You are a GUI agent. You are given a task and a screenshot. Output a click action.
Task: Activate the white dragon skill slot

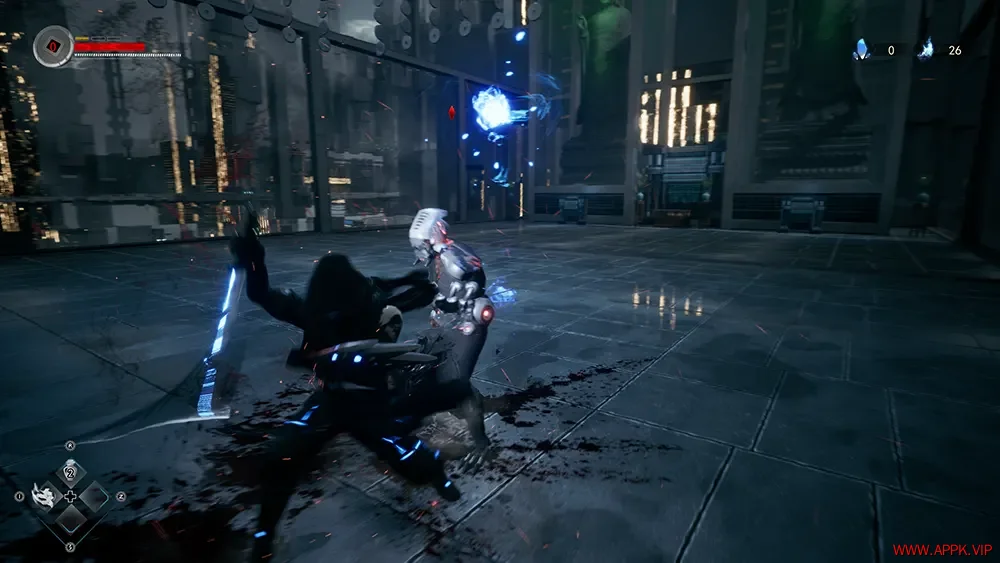point(44,495)
